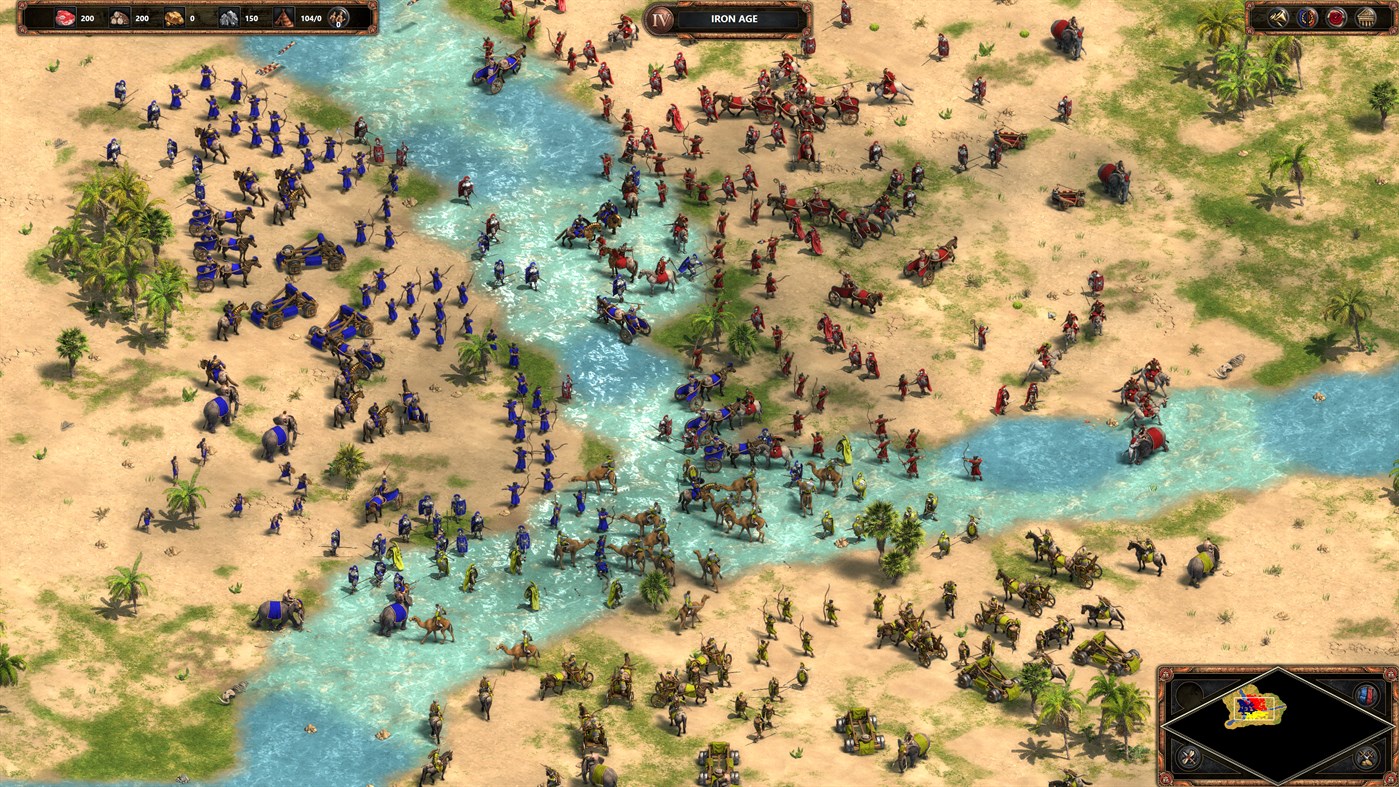Toggle the flag signal button beside the minimap

pyautogui.click(x=1365, y=695)
